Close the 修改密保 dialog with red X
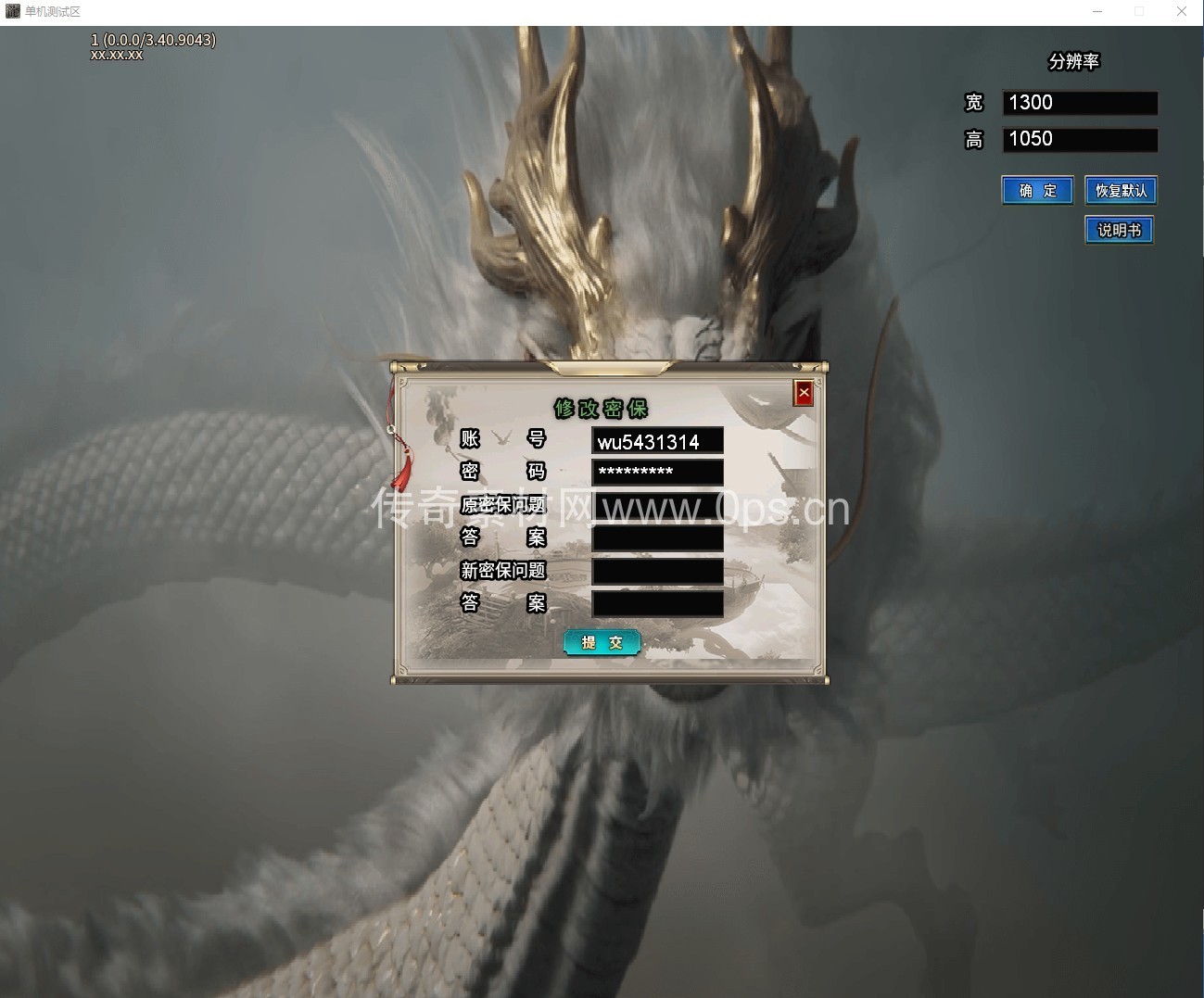 click(804, 393)
